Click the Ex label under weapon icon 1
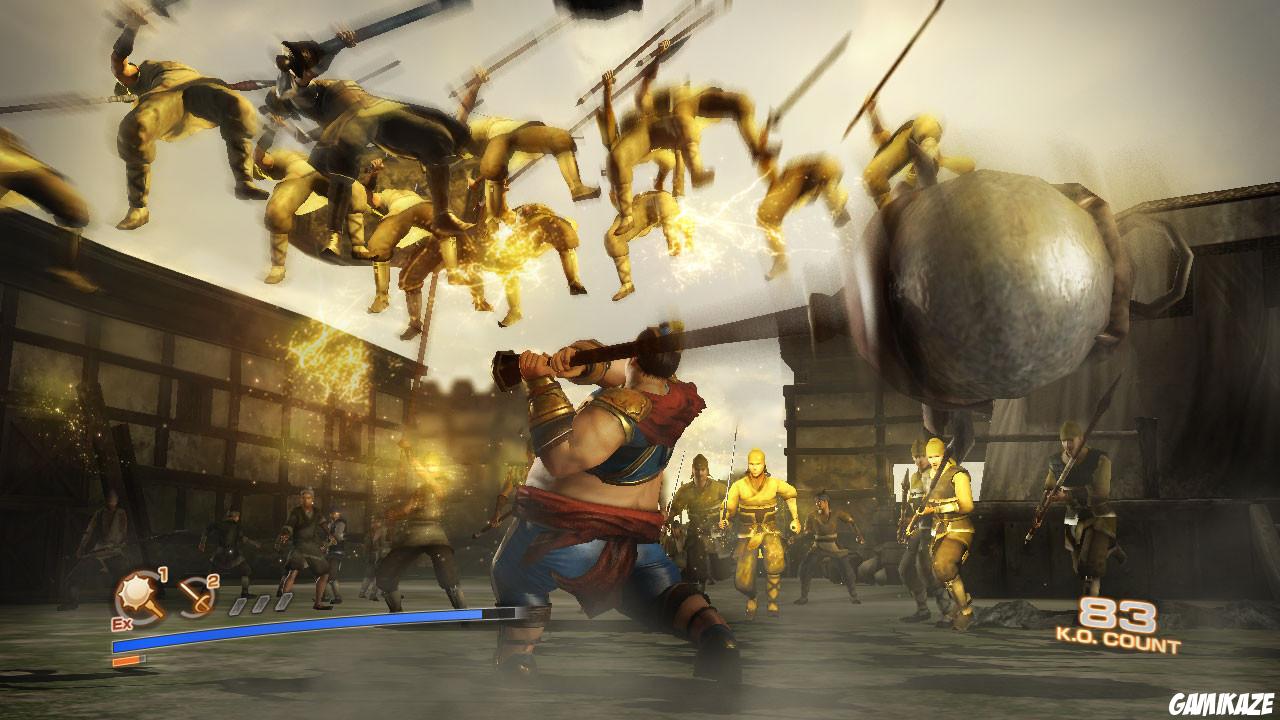 [x=122, y=623]
